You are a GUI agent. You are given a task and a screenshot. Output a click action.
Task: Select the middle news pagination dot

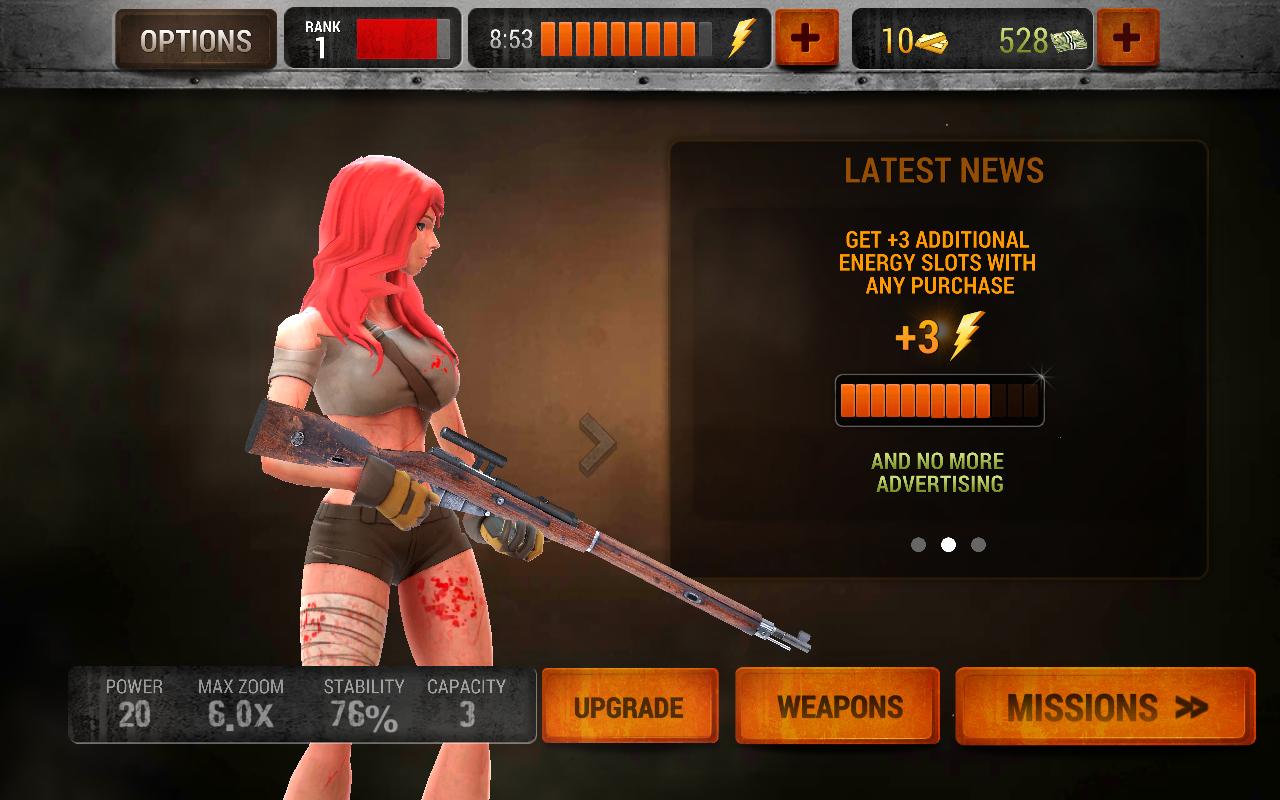[946, 545]
